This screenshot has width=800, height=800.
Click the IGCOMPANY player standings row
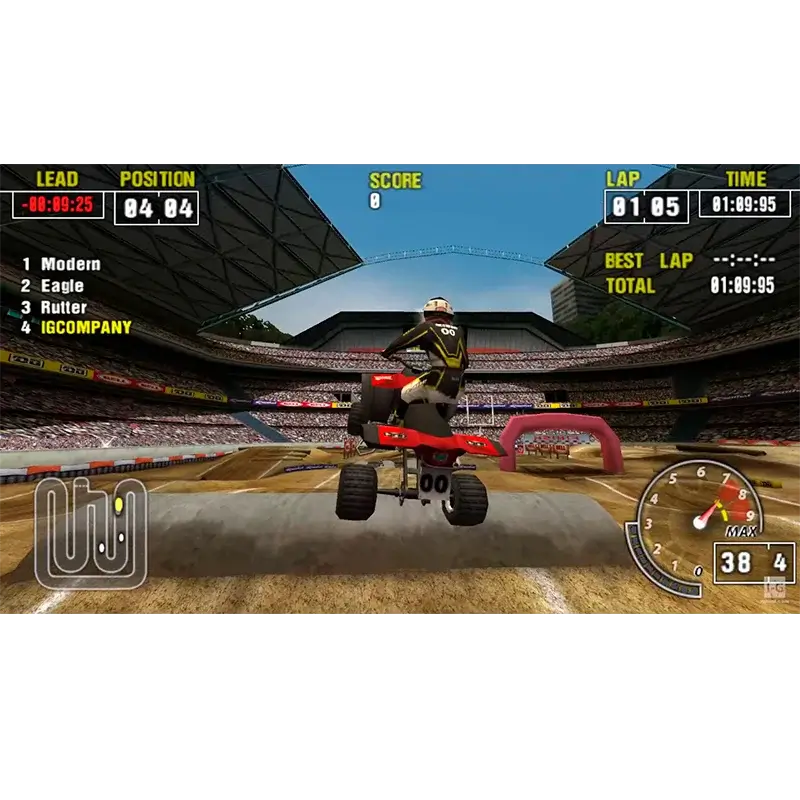pos(85,328)
